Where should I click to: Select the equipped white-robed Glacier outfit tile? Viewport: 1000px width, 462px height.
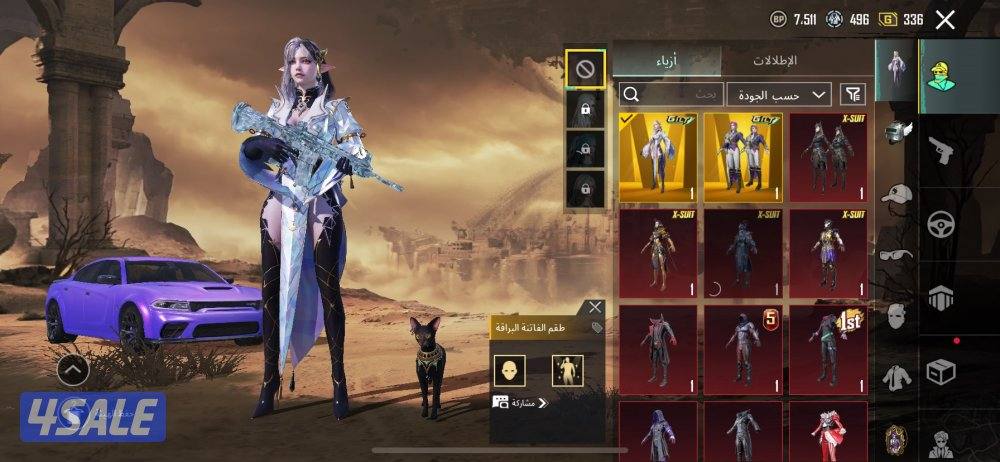click(x=658, y=157)
